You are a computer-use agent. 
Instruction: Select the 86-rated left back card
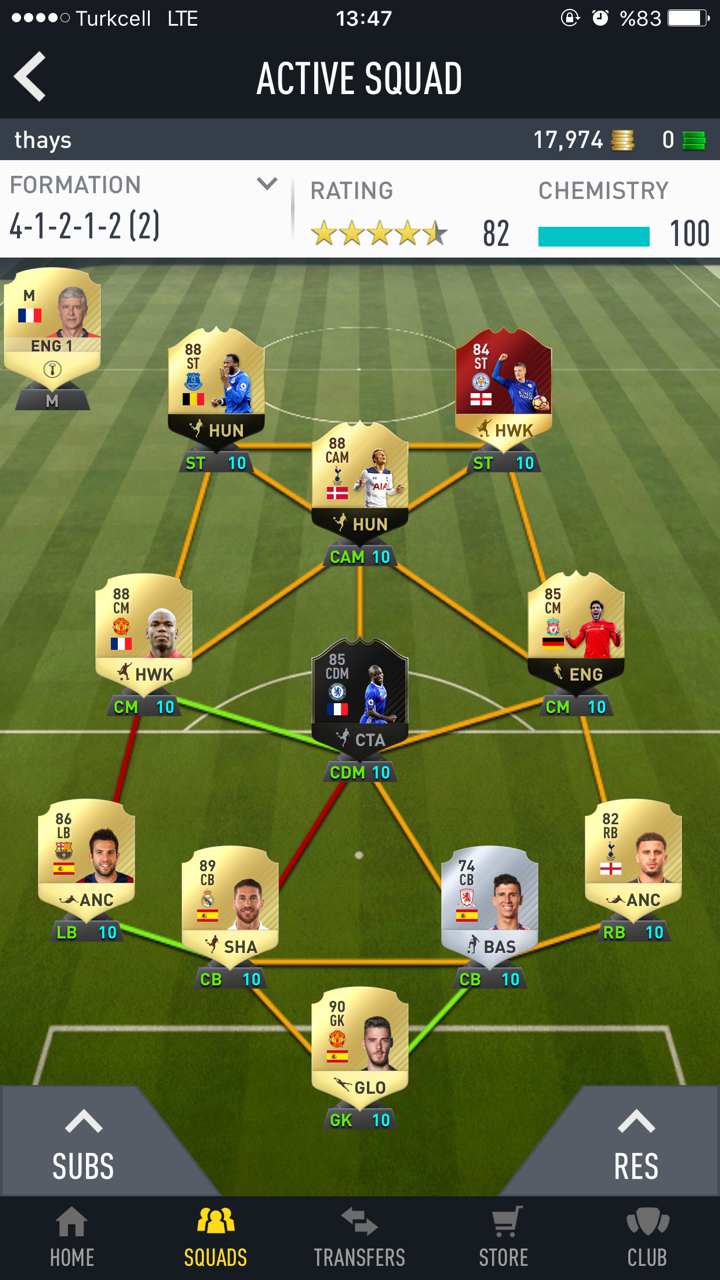pos(86,857)
